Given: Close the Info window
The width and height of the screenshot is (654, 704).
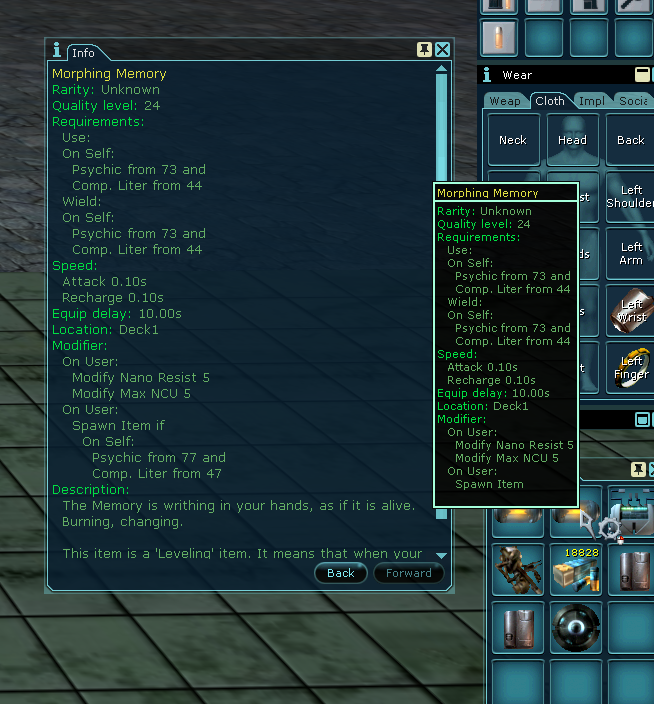Looking at the screenshot, I should click(442, 50).
